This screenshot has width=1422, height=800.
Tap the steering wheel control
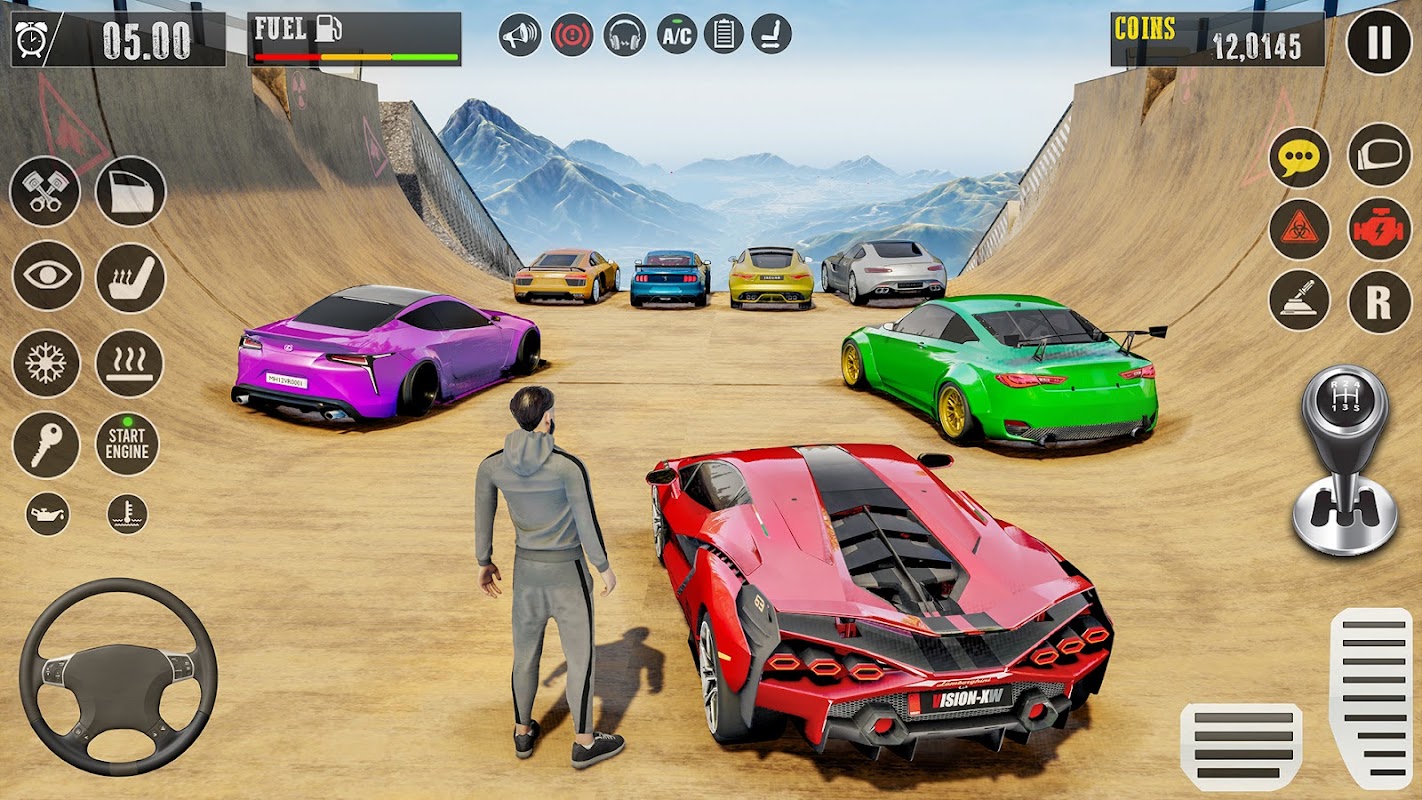point(118,676)
